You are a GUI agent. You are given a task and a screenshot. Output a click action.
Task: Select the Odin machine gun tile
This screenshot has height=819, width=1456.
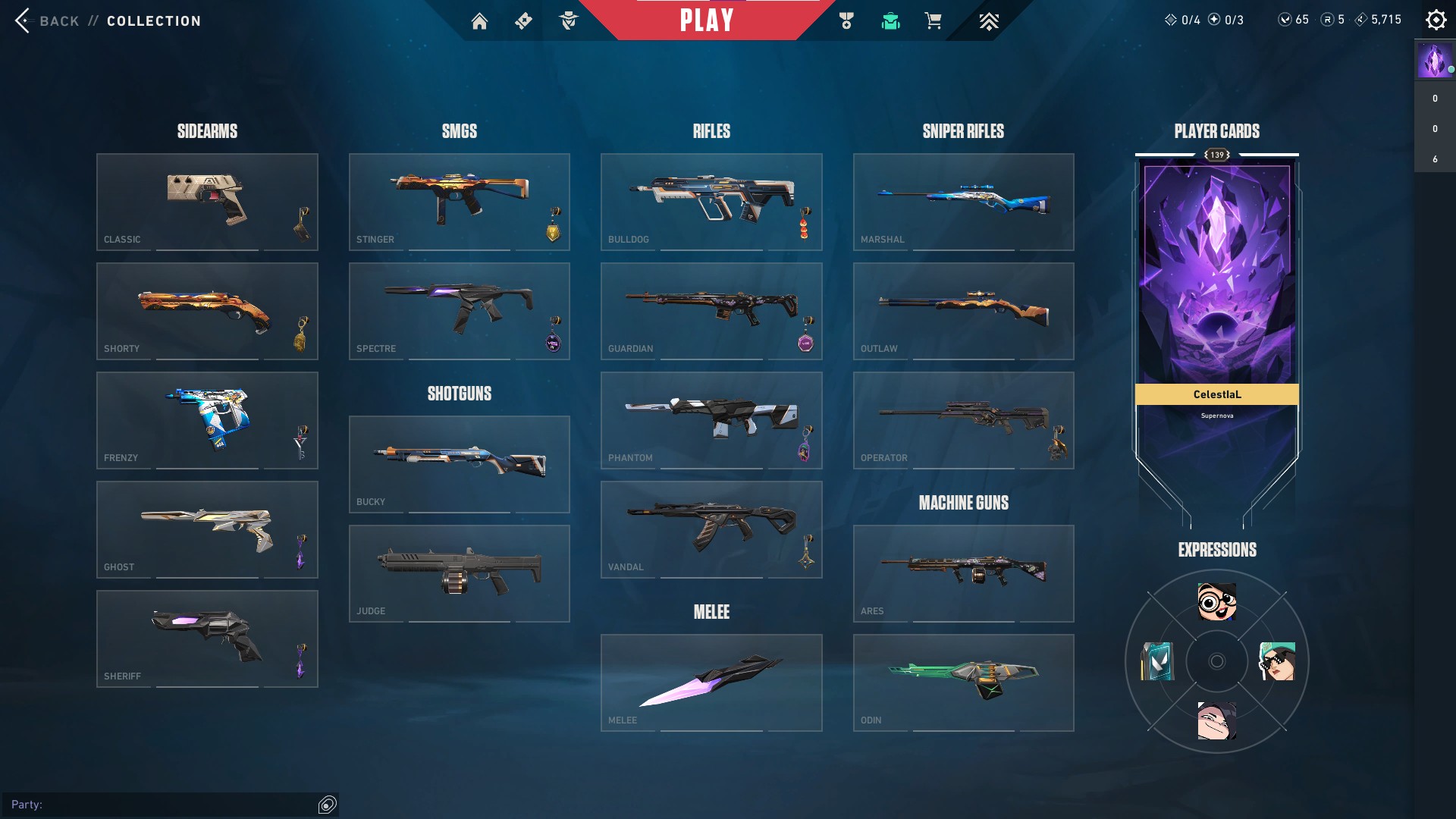pyautogui.click(x=963, y=682)
